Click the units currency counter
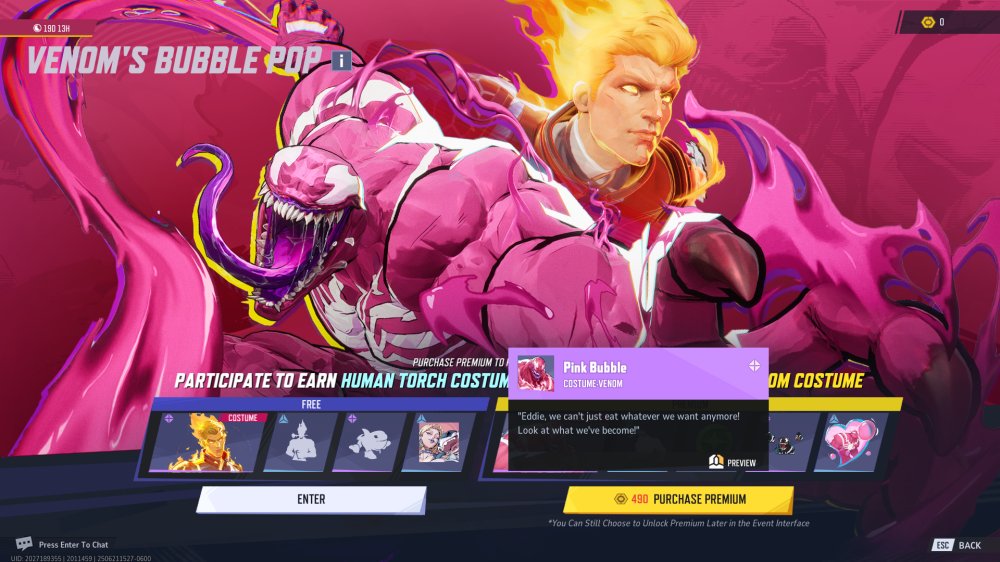The height and width of the screenshot is (562, 1000). click(x=942, y=22)
